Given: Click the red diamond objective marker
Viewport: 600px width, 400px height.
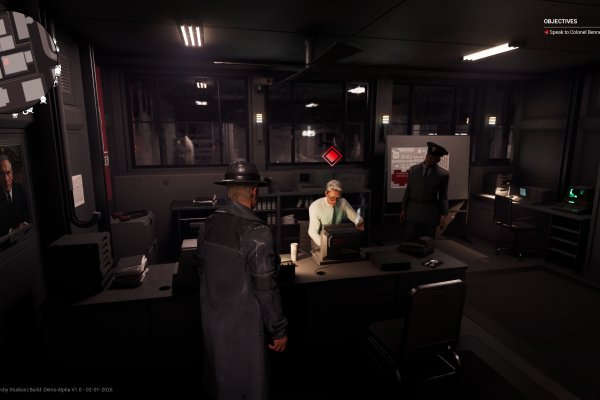Looking at the screenshot, I should tap(332, 155).
